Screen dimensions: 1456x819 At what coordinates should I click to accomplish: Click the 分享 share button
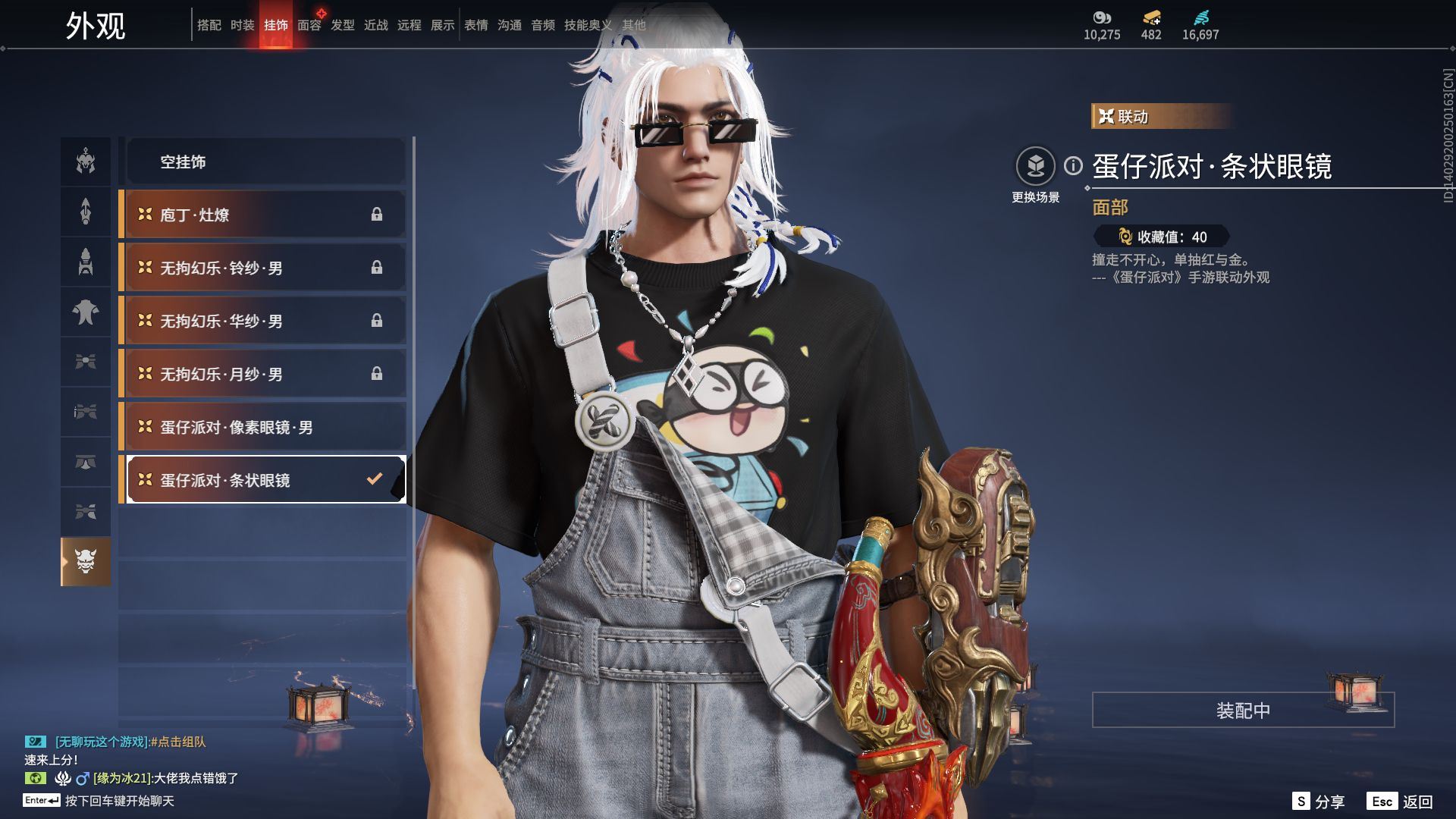click(1319, 802)
